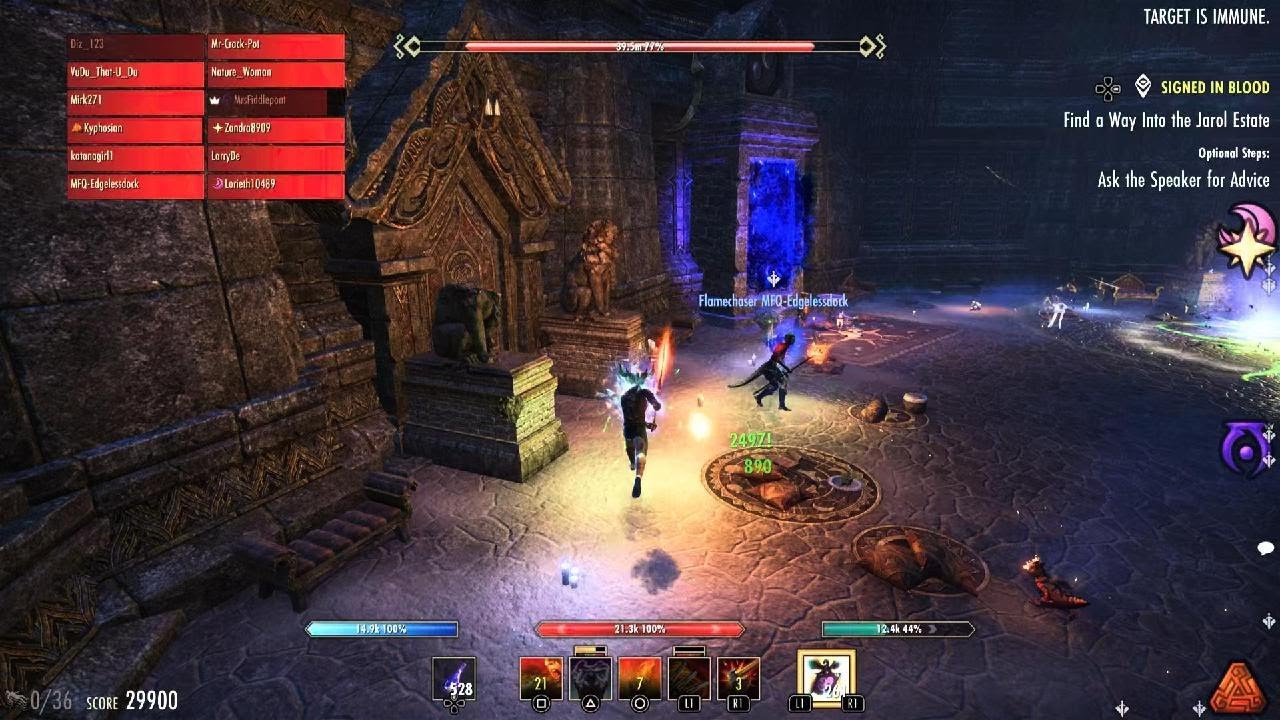Choose Nature_Woman's group frame
The image size is (1280, 720).
(x=276, y=73)
